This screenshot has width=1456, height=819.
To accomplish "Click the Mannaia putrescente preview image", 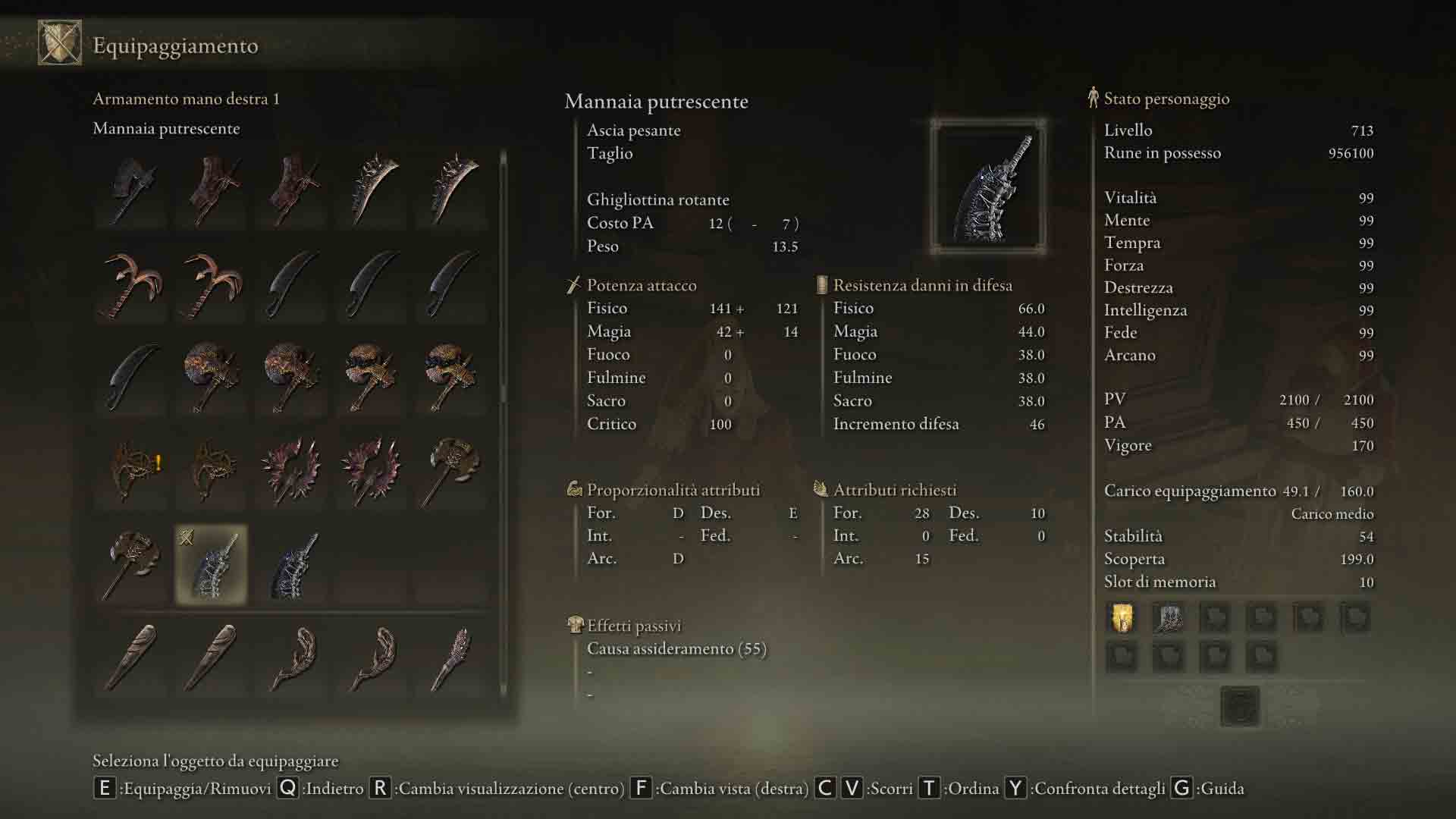I will [x=988, y=187].
